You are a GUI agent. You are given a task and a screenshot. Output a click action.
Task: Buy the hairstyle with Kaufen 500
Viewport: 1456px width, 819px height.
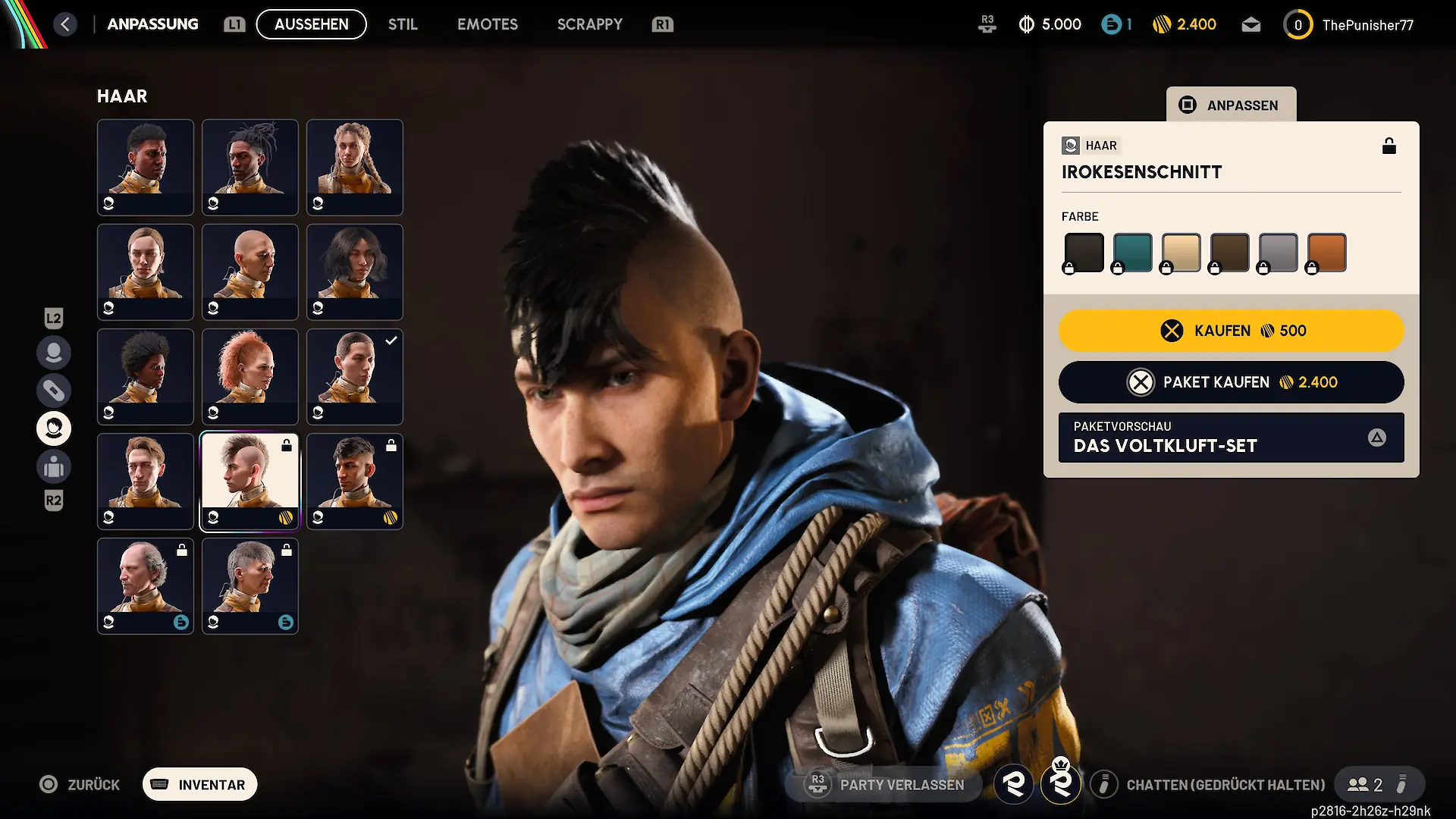point(1231,331)
